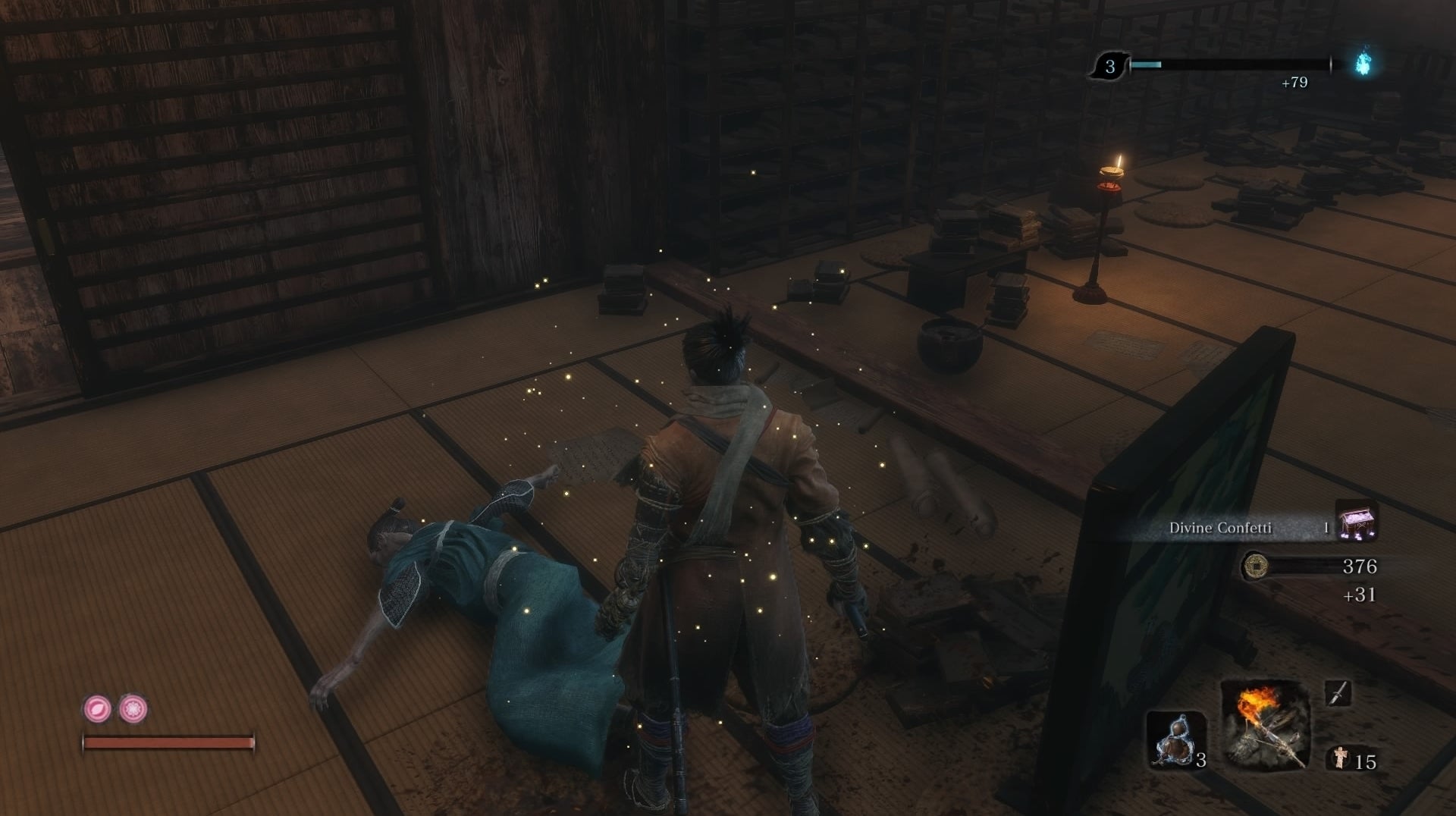Click the +79 experience gain number
Screen dimensions: 1456x816
(x=1293, y=82)
